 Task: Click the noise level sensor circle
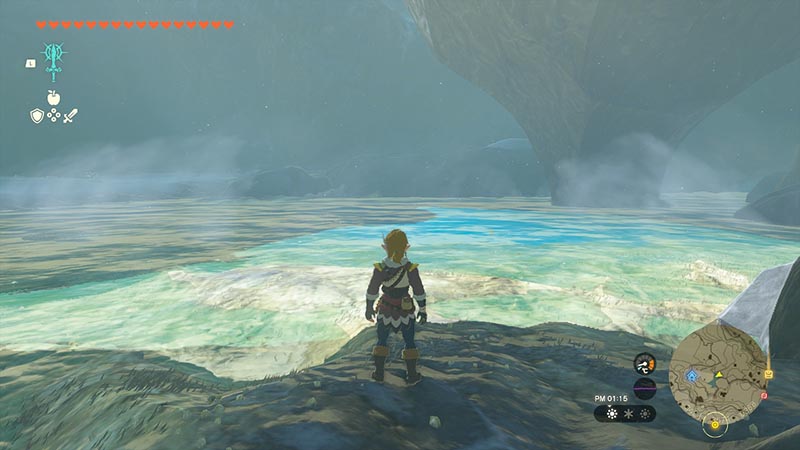(645, 388)
